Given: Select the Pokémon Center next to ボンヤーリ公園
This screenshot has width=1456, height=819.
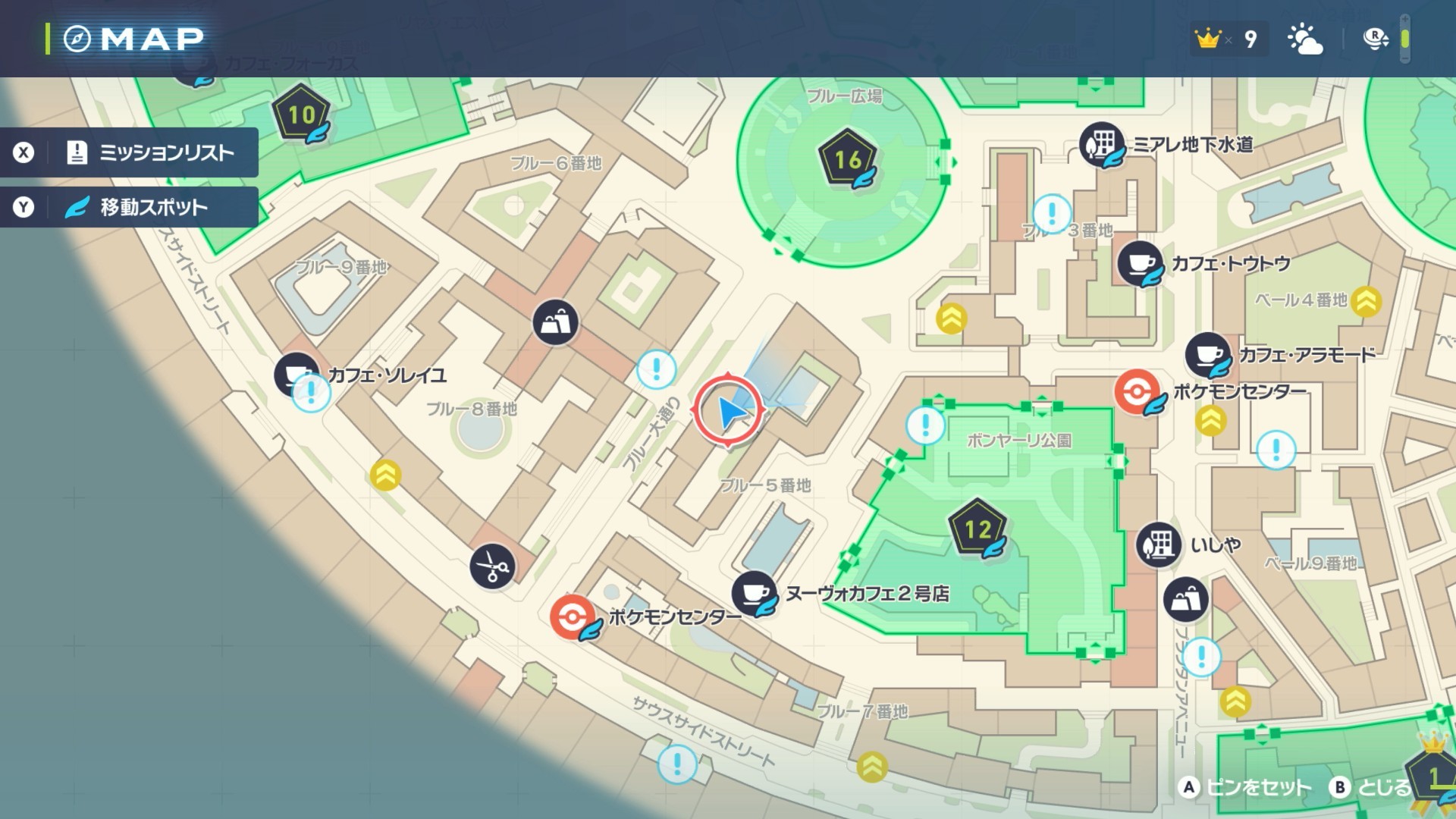Looking at the screenshot, I should point(1137,392).
